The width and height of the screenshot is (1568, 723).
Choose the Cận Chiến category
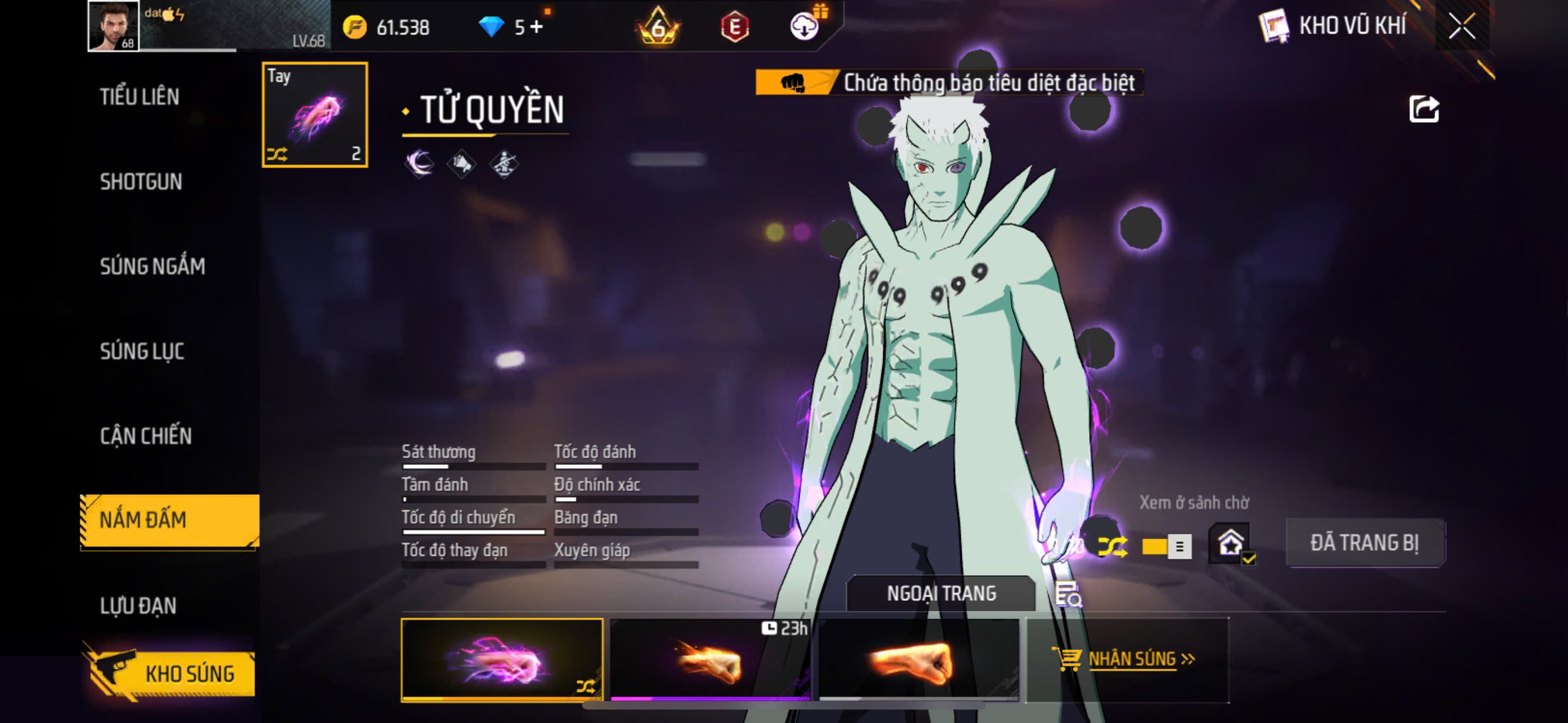(x=145, y=435)
